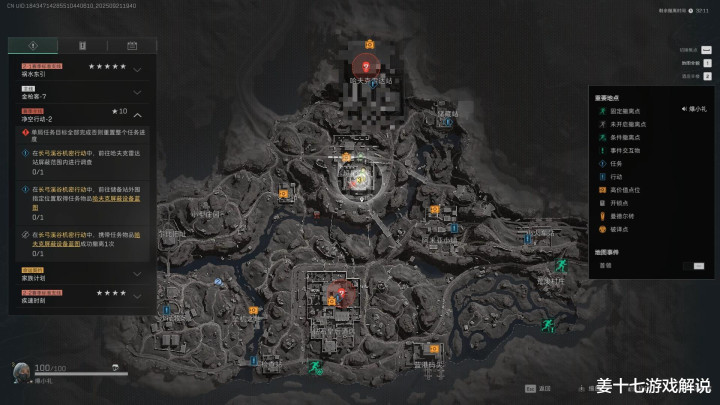The image size is (720, 405).
Task: Expand the 家族计划 mission entry
Action: coord(136,273)
